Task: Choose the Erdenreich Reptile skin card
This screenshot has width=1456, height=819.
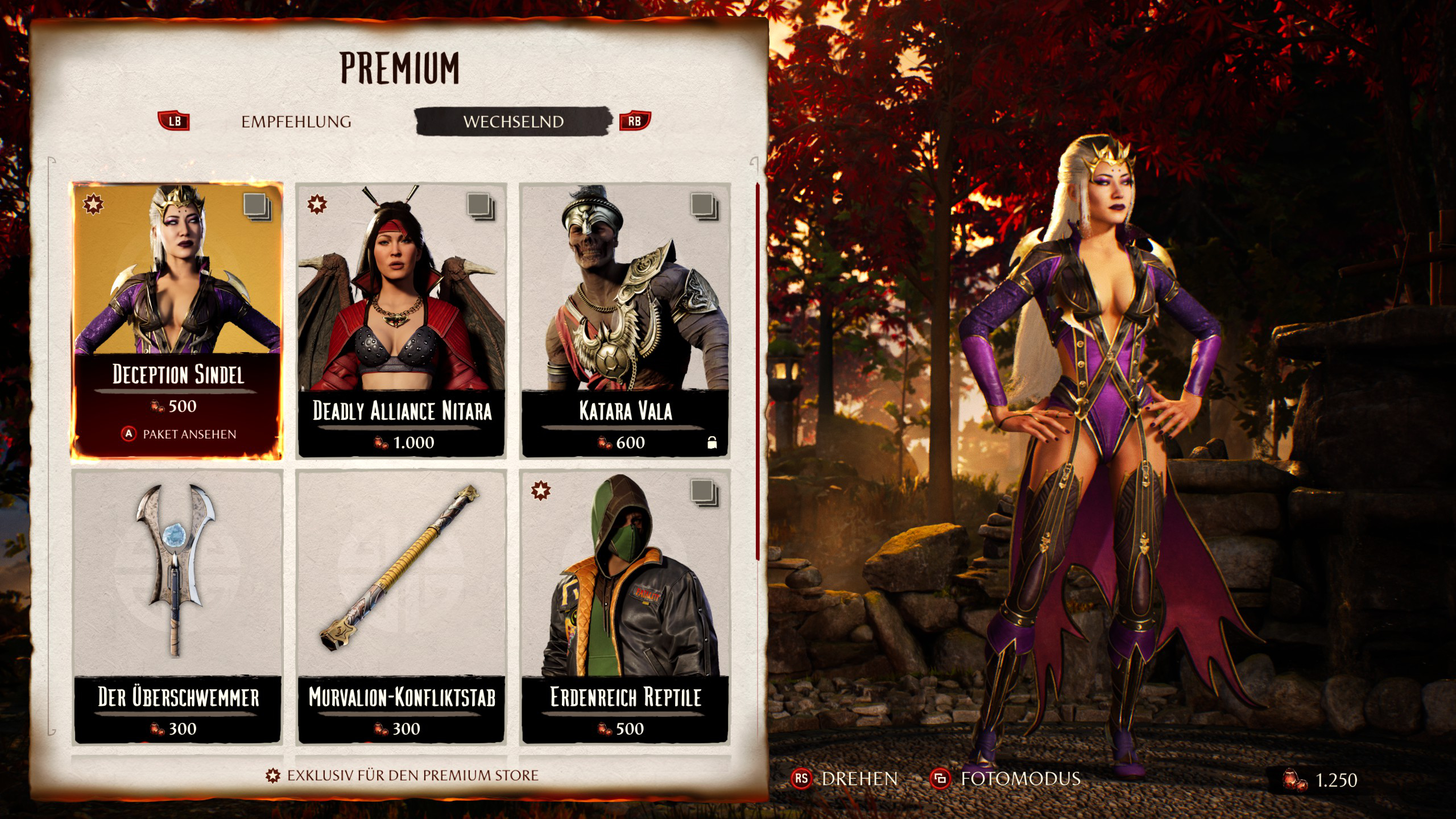Action: click(x=625, y=606)
